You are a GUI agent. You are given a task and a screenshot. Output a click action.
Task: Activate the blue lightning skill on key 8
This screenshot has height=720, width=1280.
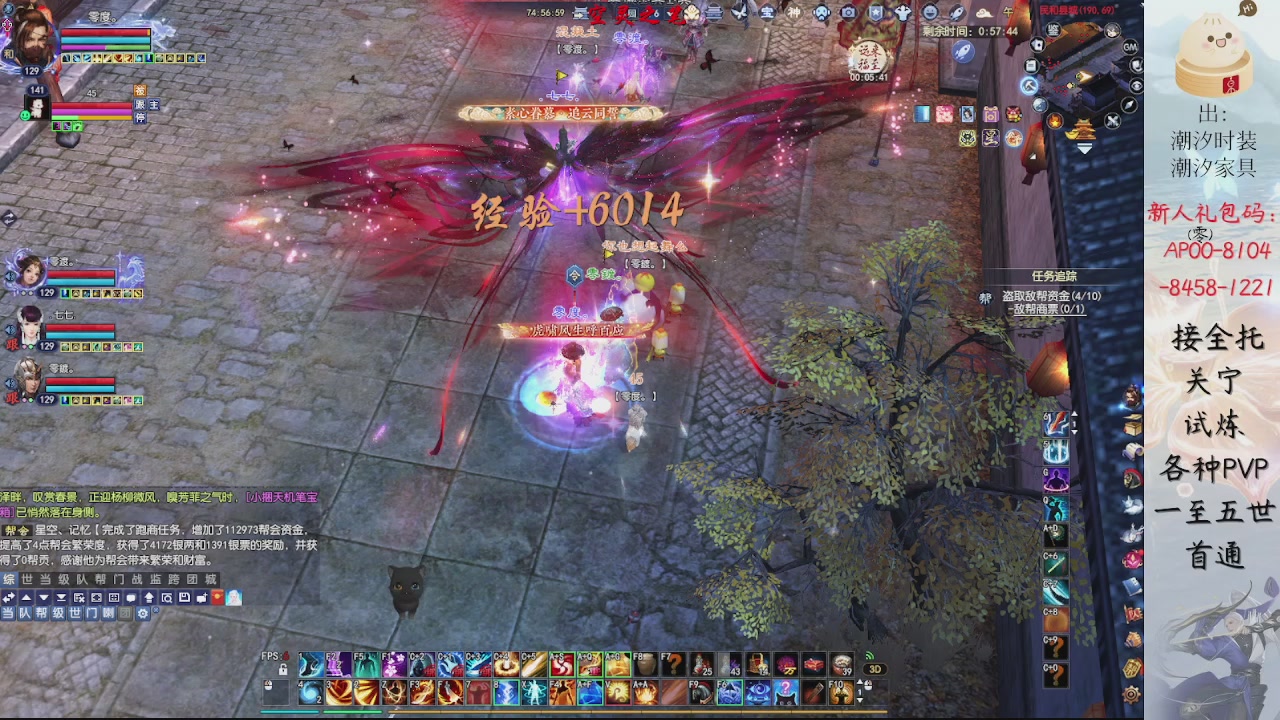507,691
